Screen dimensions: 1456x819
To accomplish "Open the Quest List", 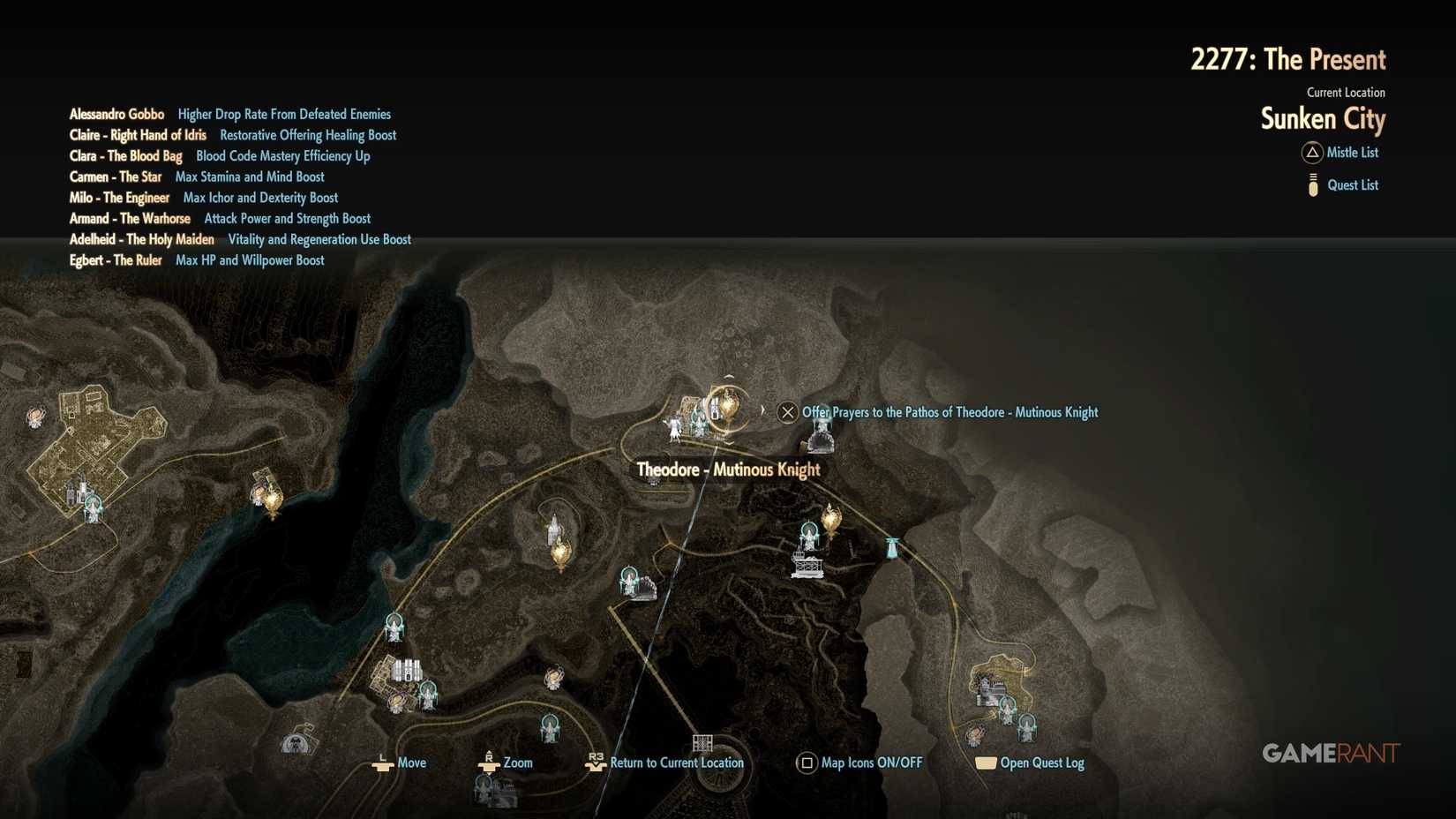I will tap(1352, 184).
